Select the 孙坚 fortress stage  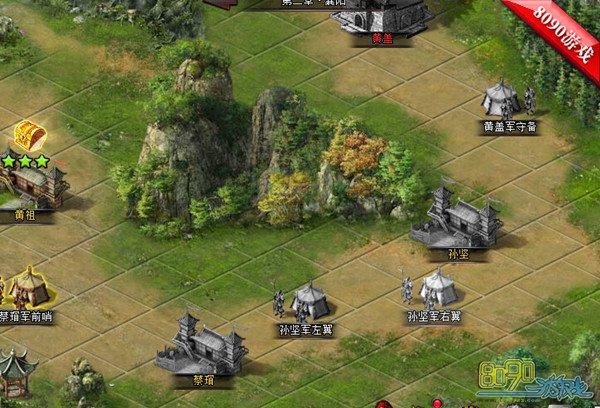[x=458, y=219]
